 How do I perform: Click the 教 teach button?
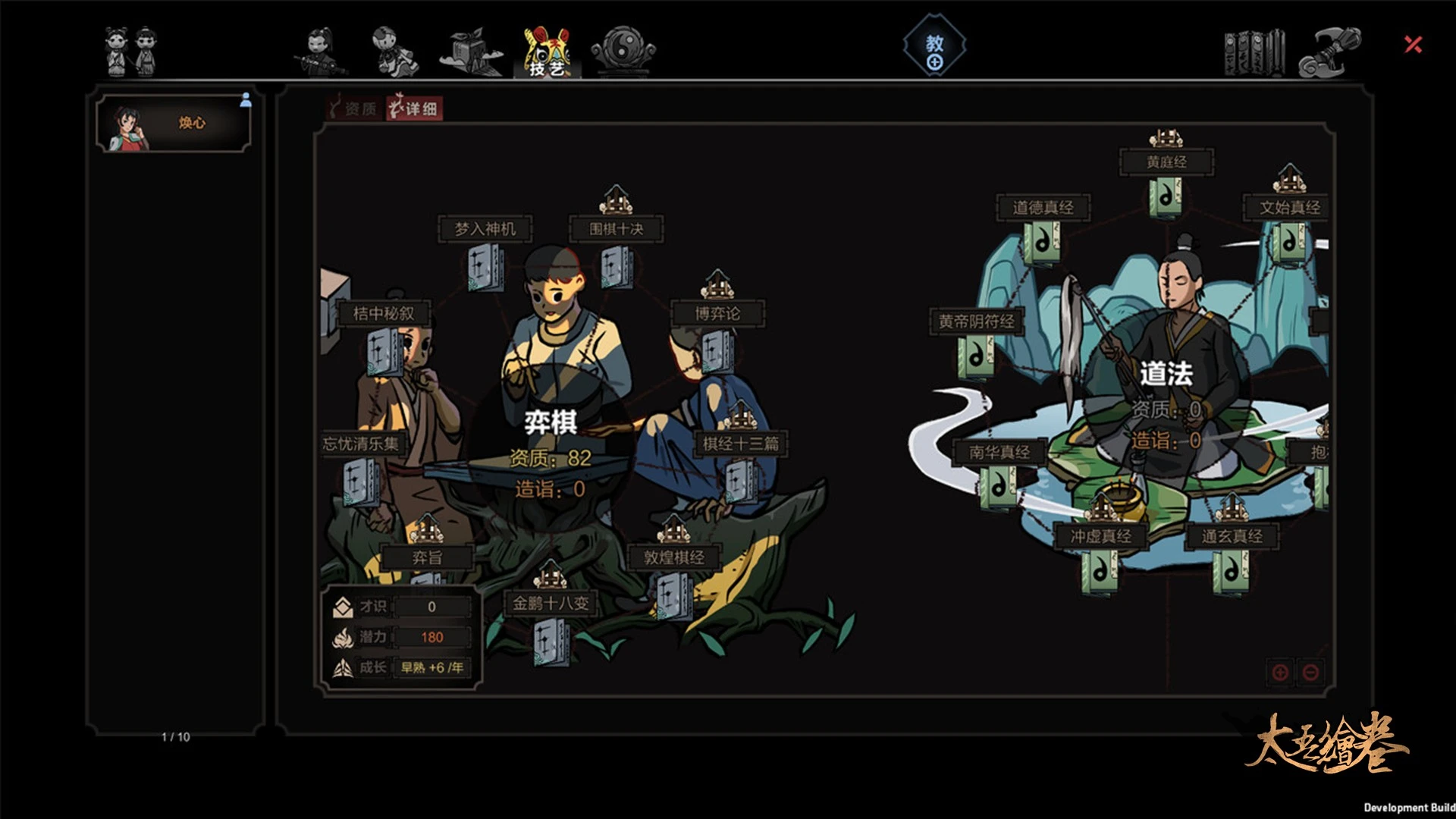coord(934,50)
